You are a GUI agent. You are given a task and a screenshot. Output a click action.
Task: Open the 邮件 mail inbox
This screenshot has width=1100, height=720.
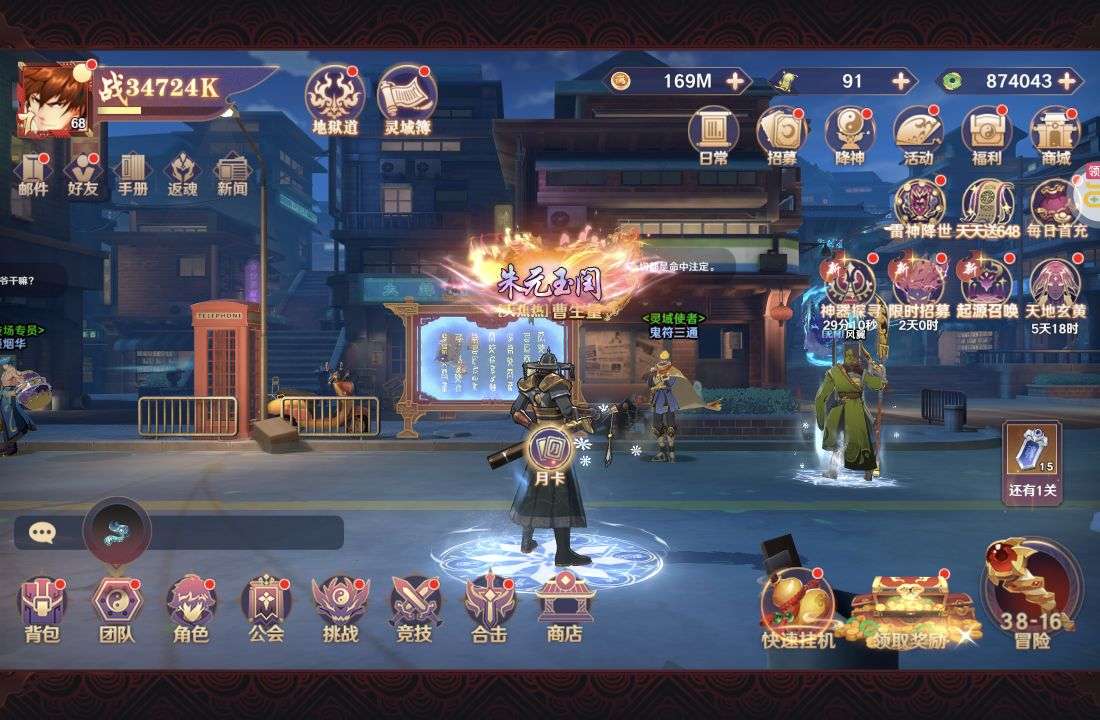coord(34,172)
